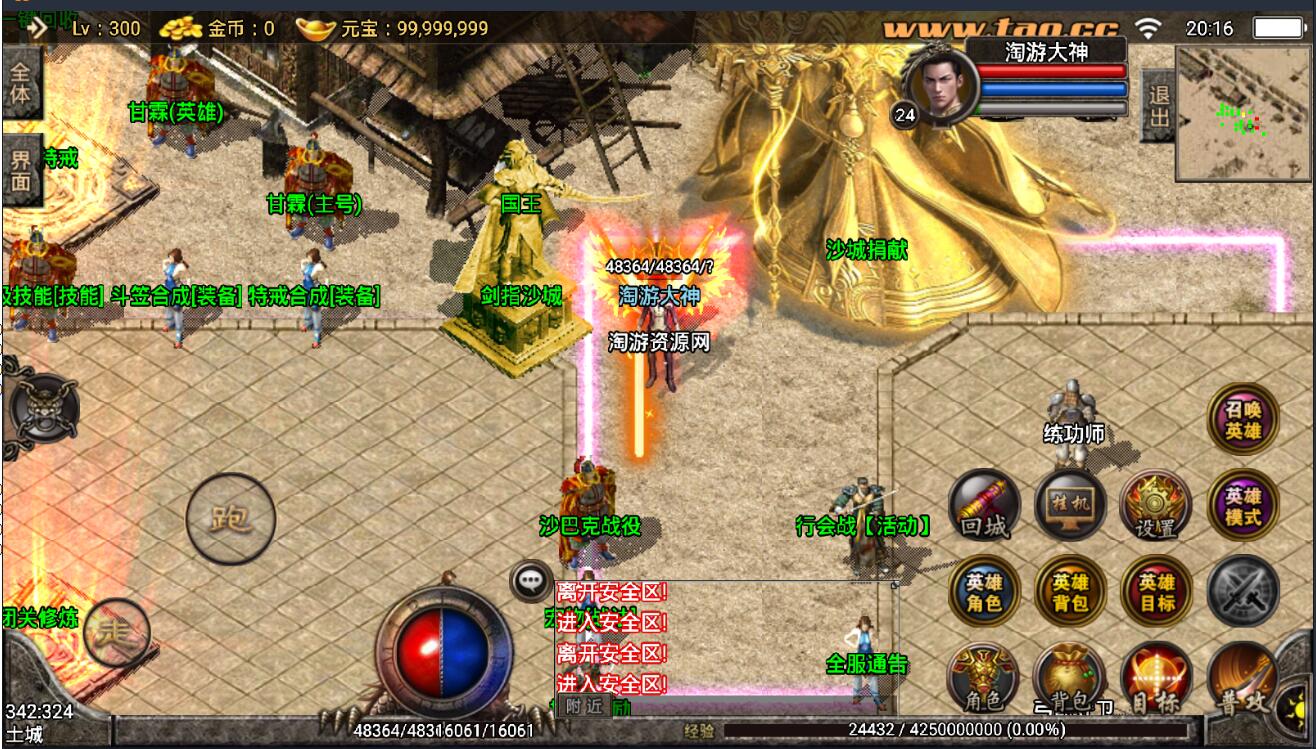
Task: Toggle 挂机 auto-play mode
Action: [x=1070, y=506]
